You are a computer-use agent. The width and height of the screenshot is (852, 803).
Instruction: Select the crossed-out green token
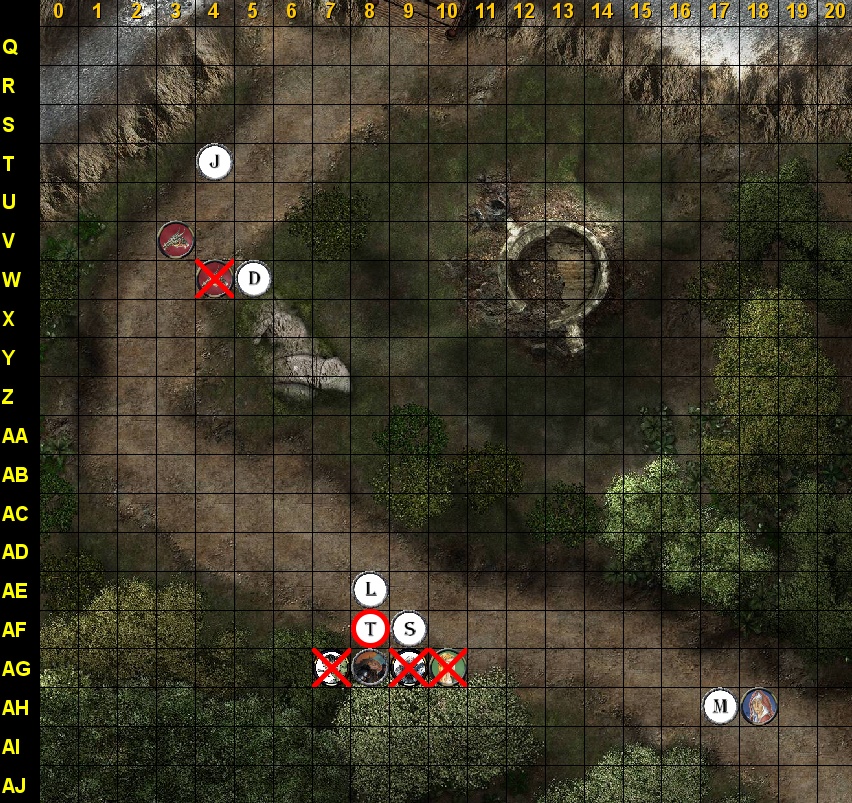point(448,667)
